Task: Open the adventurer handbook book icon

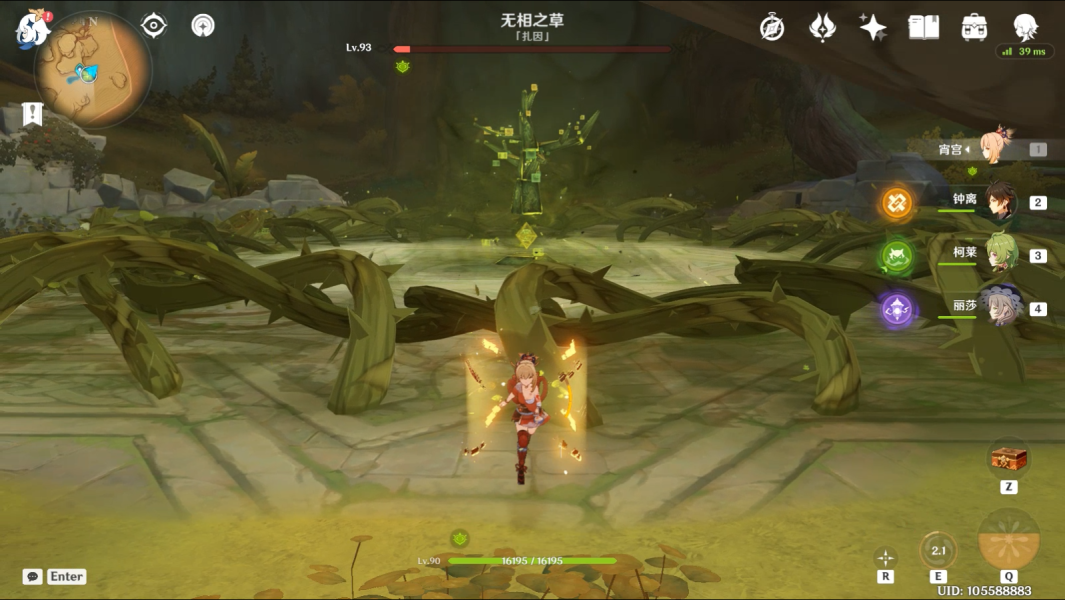Action: pos(923,27)
